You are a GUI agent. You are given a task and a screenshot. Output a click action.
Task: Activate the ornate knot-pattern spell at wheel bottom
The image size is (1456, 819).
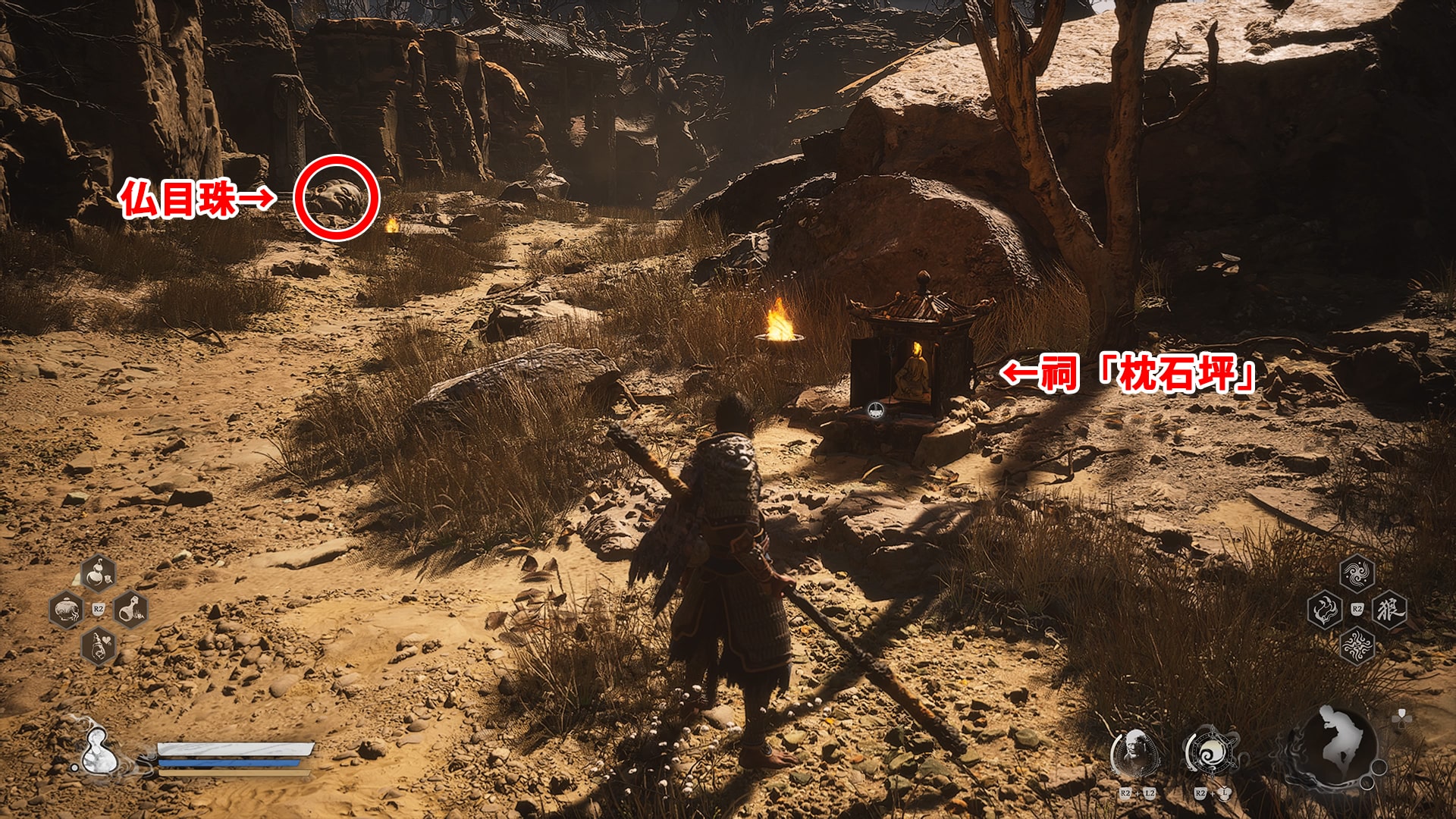pyautogui.click(x=1357, y=646)
